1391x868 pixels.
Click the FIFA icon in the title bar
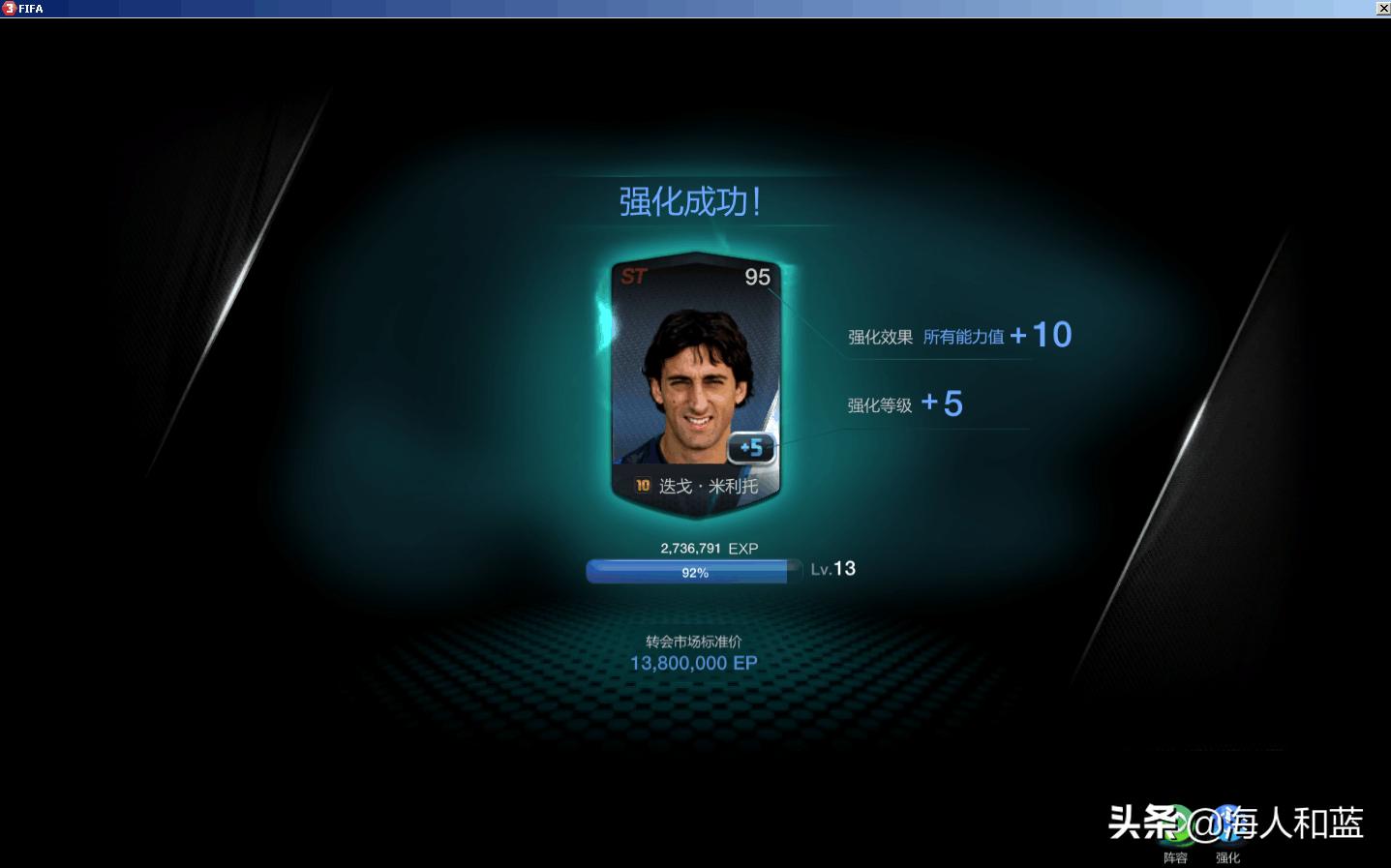[x=9, y=9]
